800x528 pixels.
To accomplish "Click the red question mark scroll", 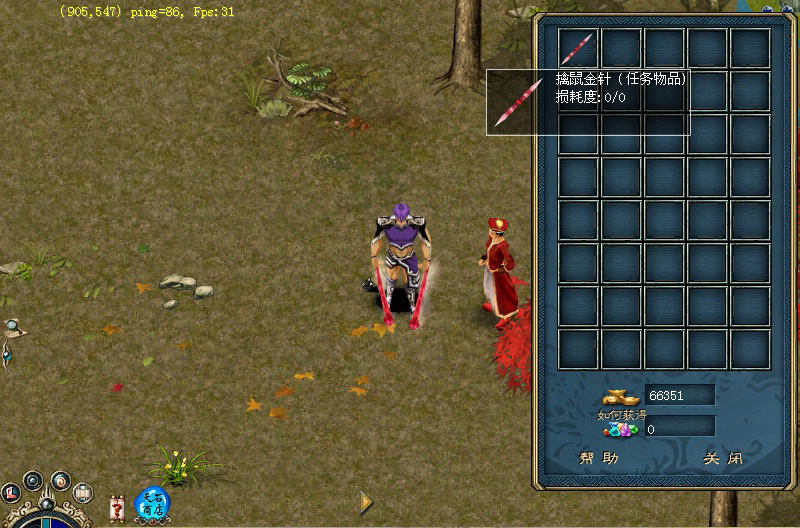I will tap(118, 507).
